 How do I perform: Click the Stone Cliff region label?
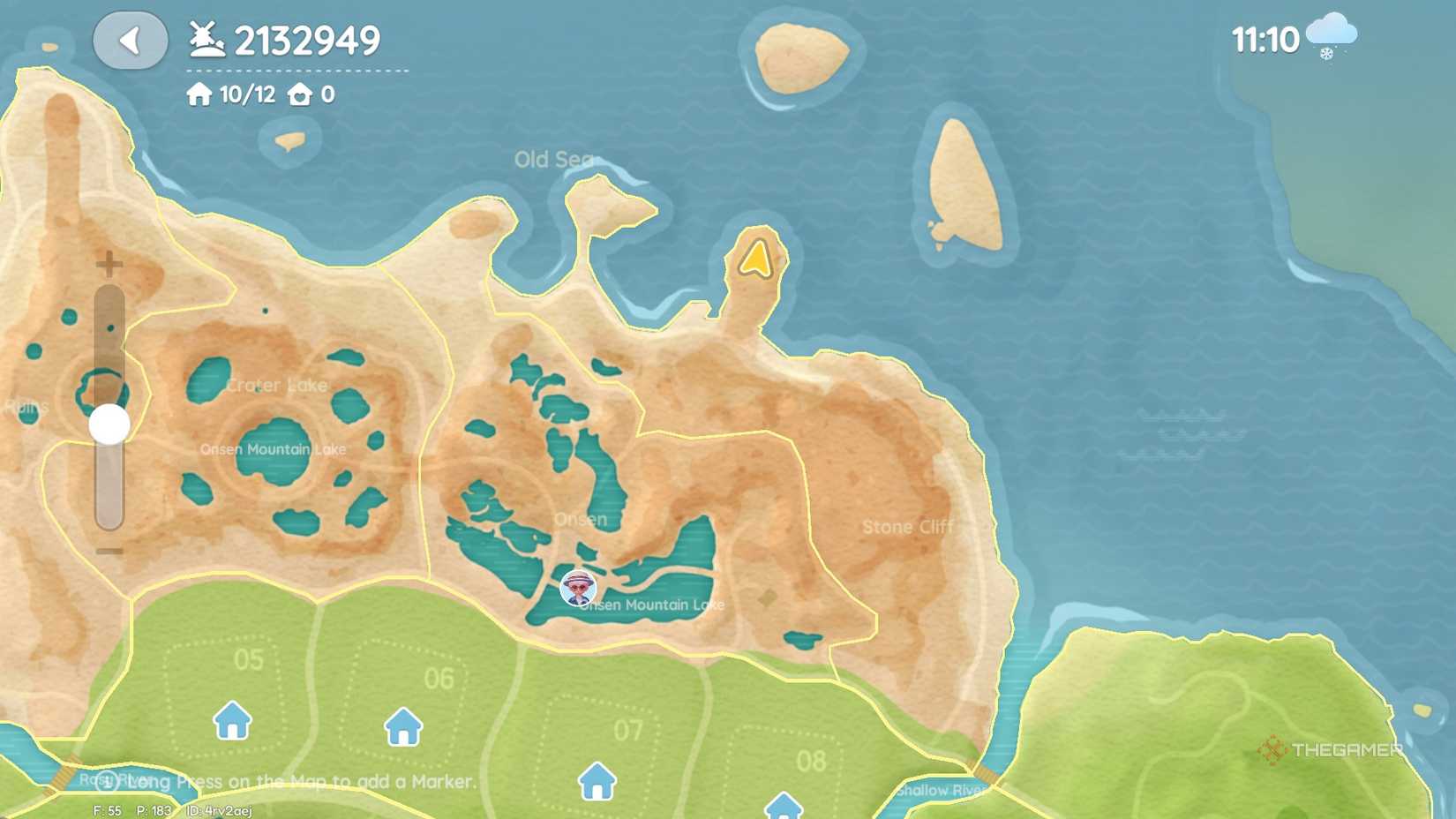pos(907,527)
